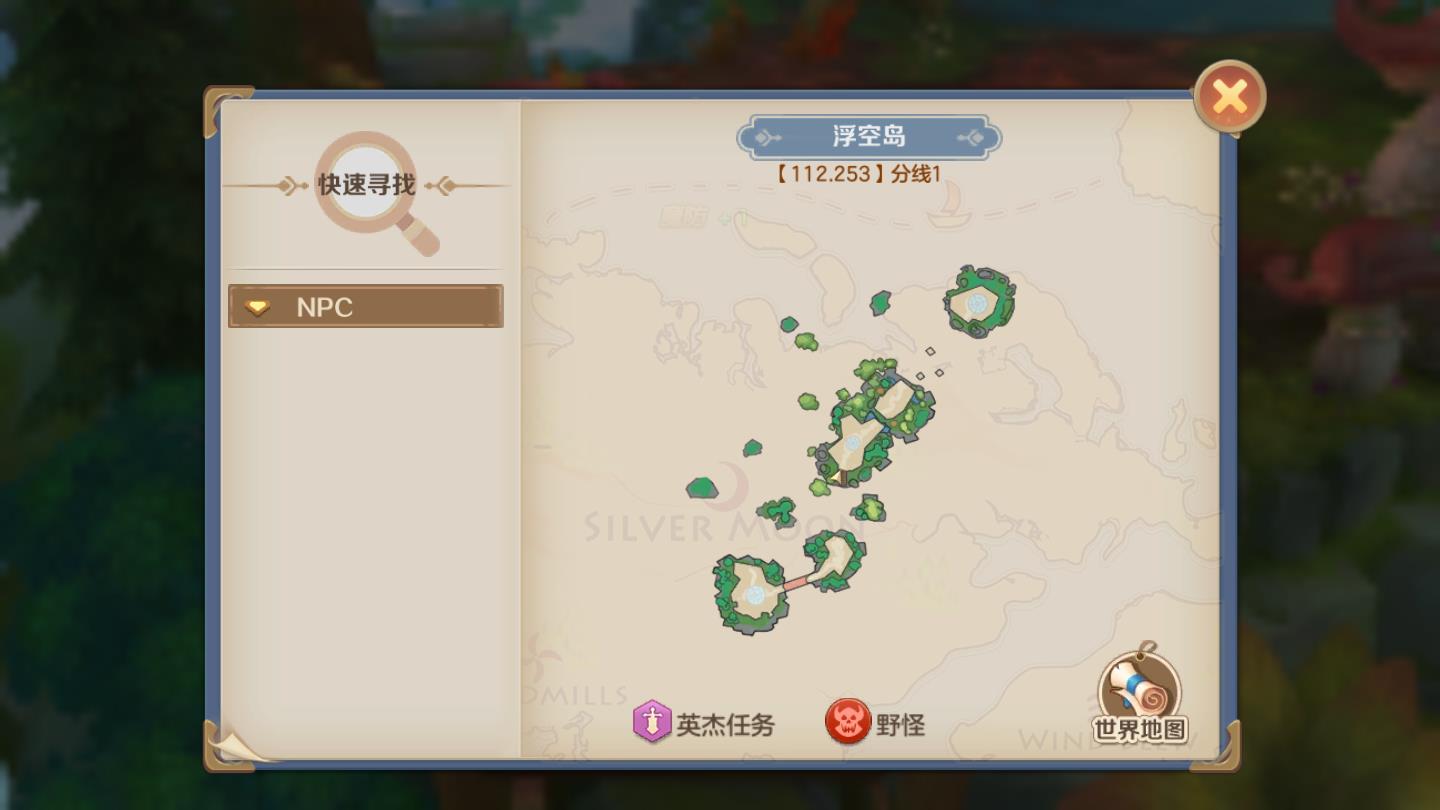Click the gold diamond arrow beside NPC
This screenshot has width=1440, height=810.
click(x=258, y=307)
